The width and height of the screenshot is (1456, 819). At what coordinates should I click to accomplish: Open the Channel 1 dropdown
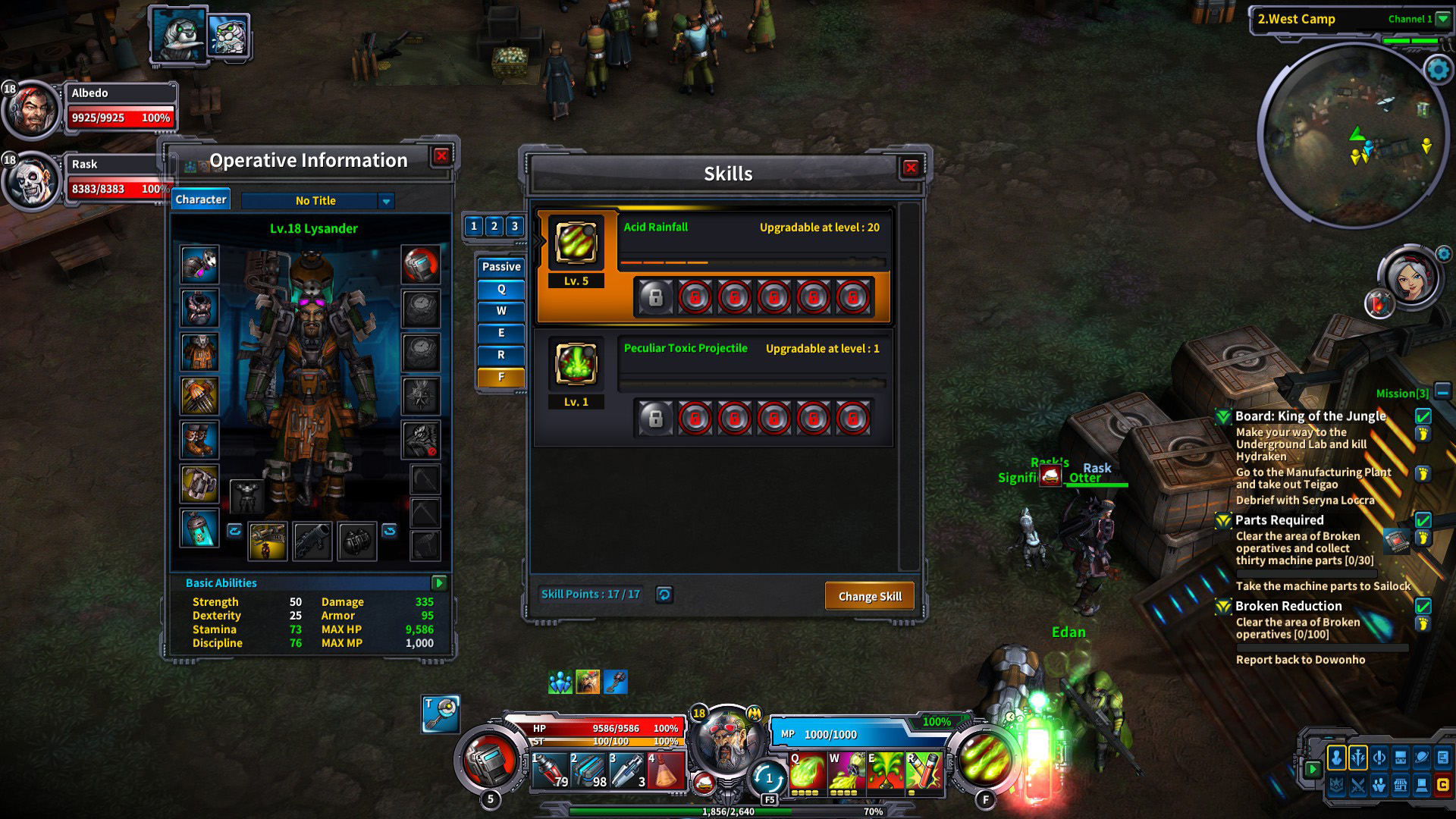tap(1442, 20)
